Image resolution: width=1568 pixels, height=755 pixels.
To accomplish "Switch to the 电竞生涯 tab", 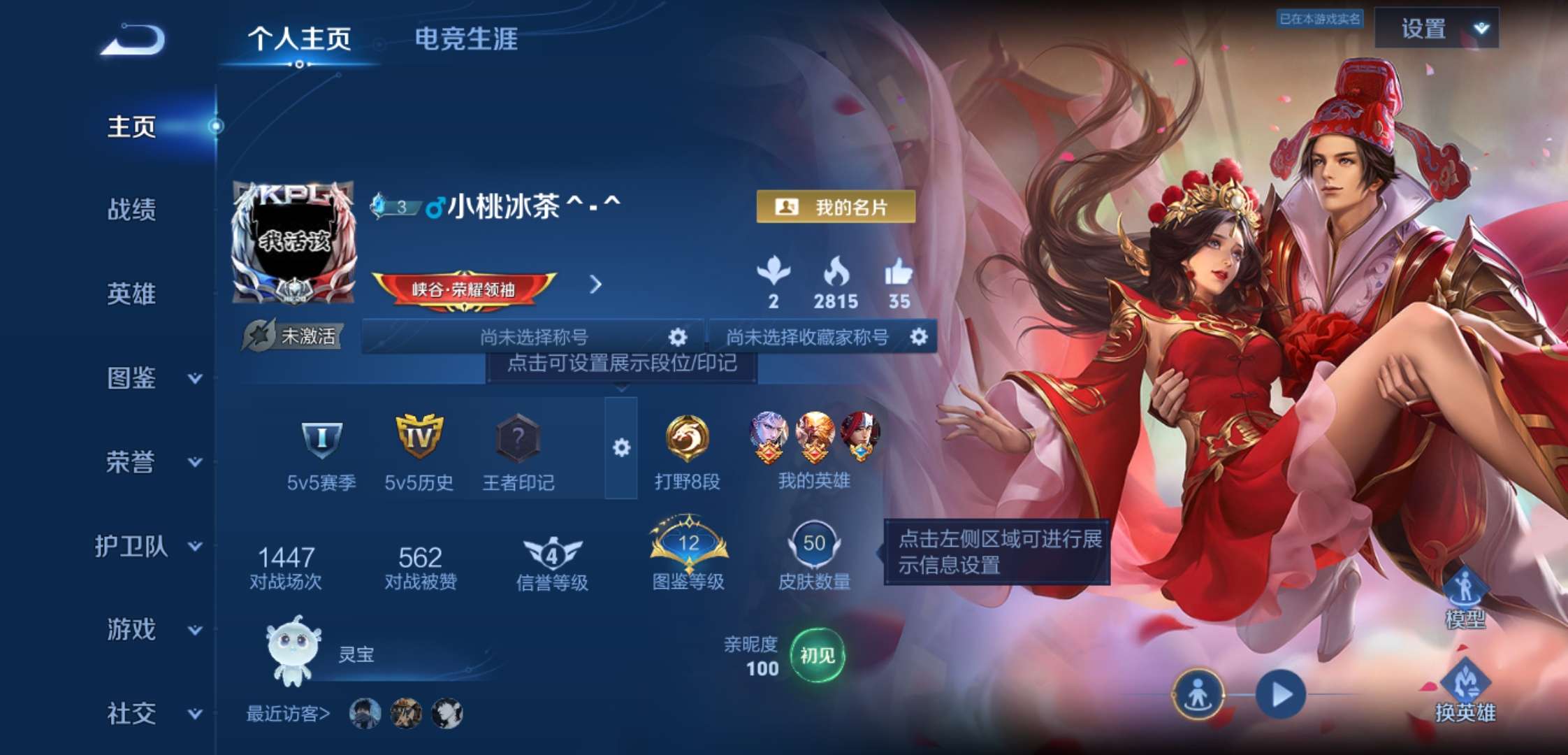I will tap(466, 40).
